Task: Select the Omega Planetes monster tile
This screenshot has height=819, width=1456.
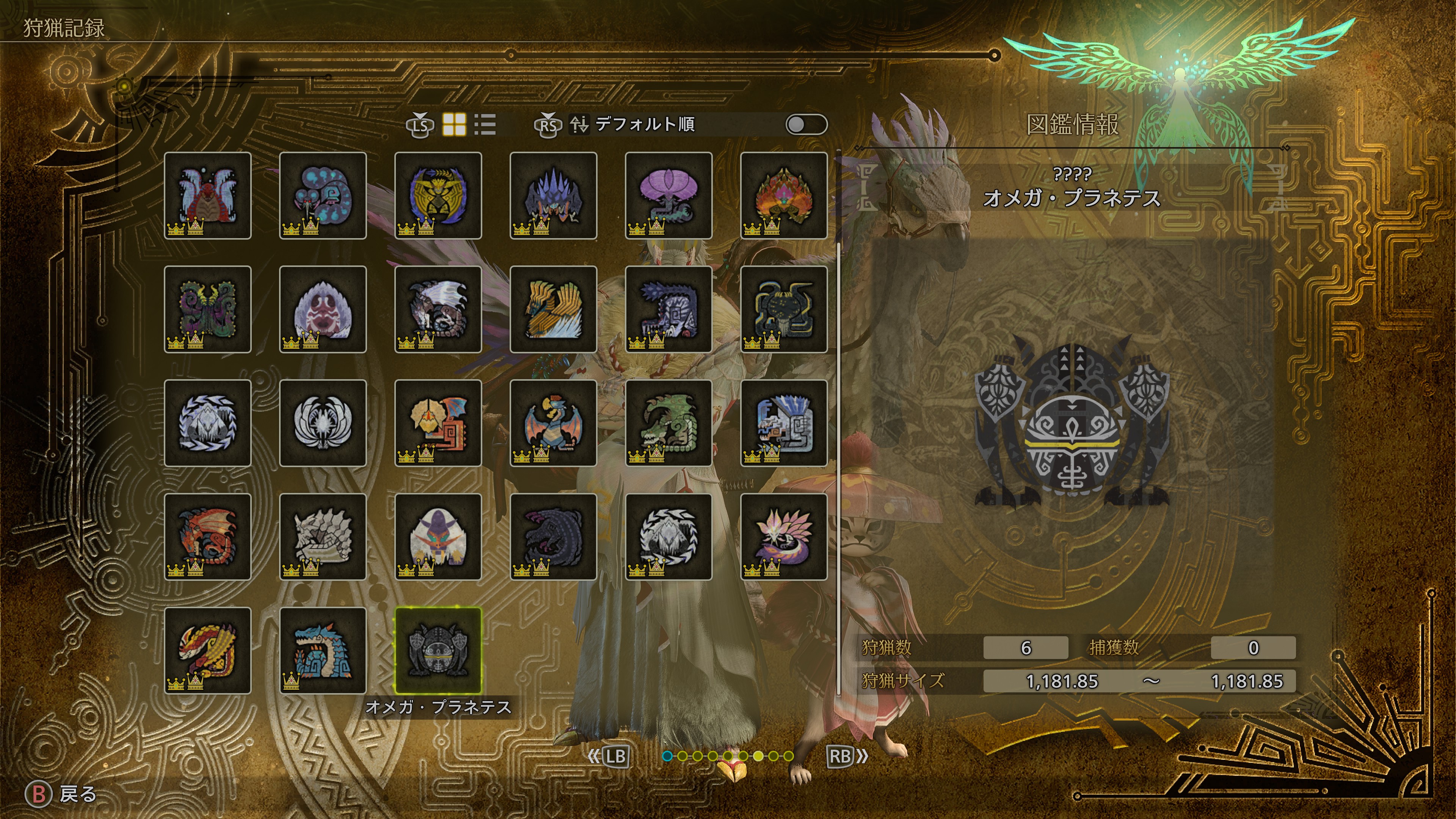Action: coord(438,650)
